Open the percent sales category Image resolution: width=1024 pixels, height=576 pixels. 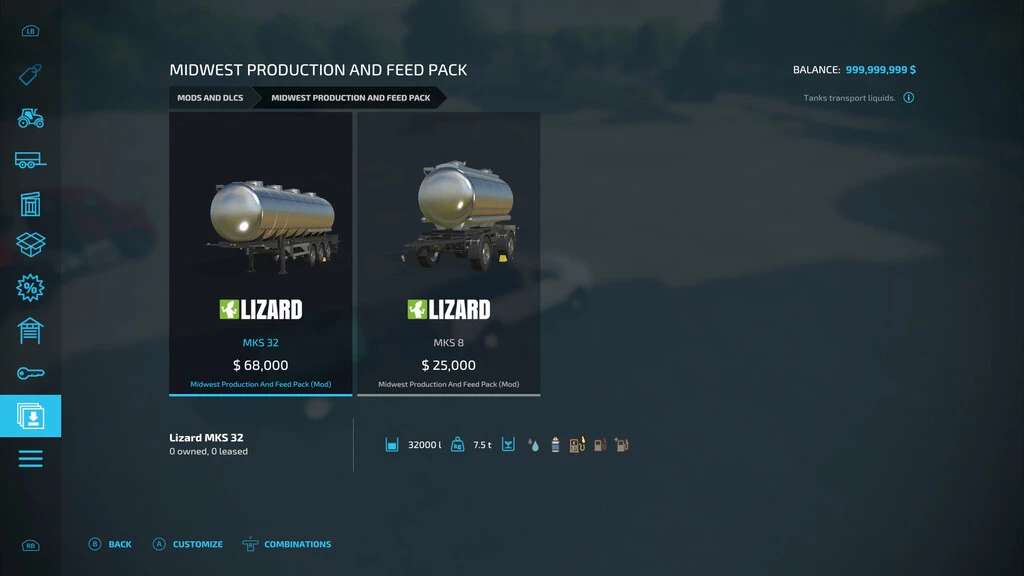click(x=30, y=288)
